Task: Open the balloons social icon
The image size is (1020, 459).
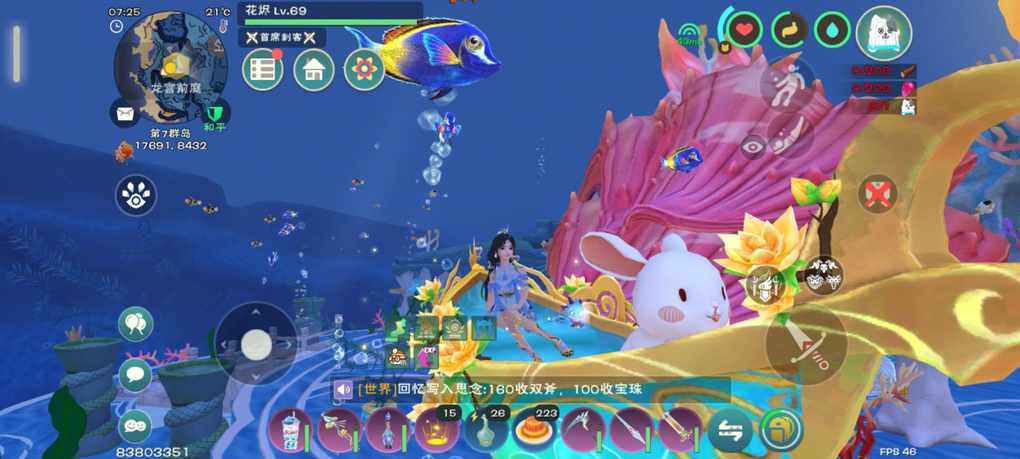Action: point(135,323)
